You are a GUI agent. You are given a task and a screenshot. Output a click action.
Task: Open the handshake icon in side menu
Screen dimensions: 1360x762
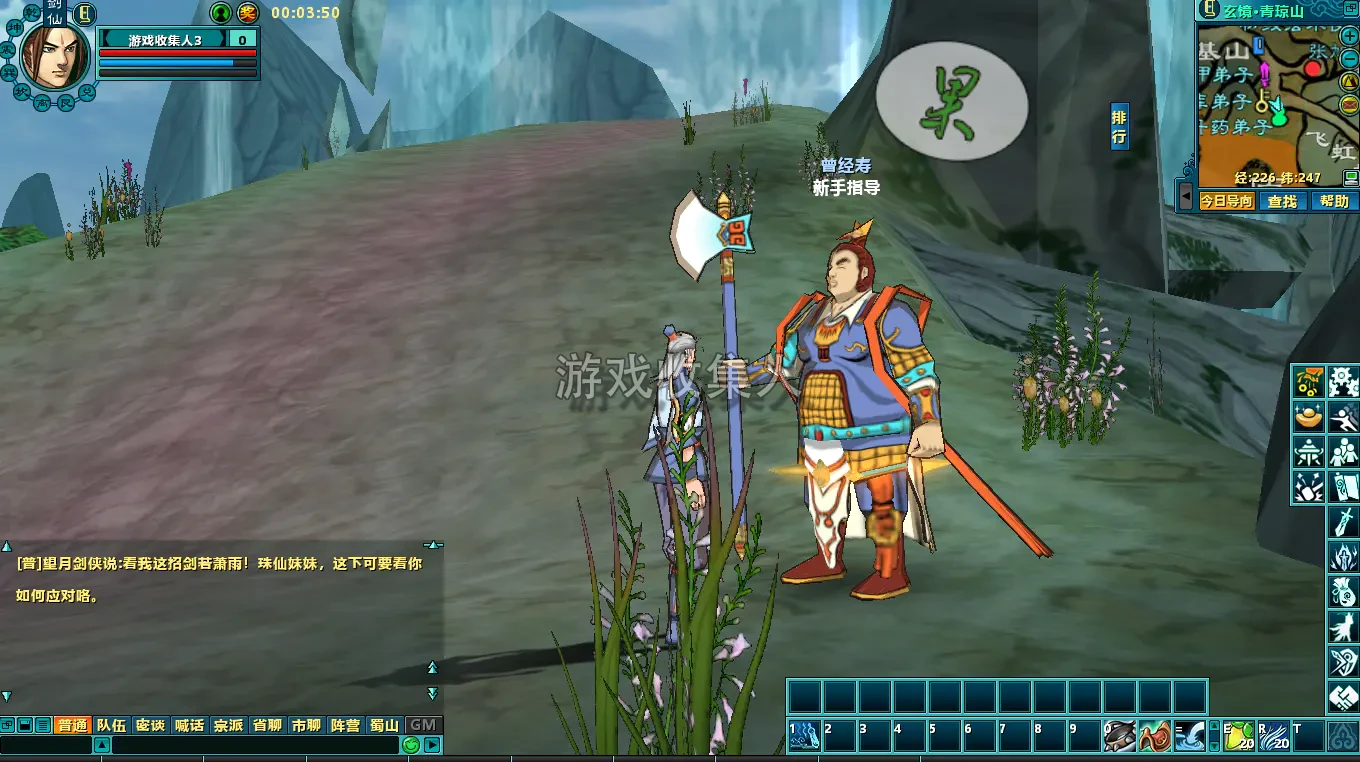click(1343, 697)
